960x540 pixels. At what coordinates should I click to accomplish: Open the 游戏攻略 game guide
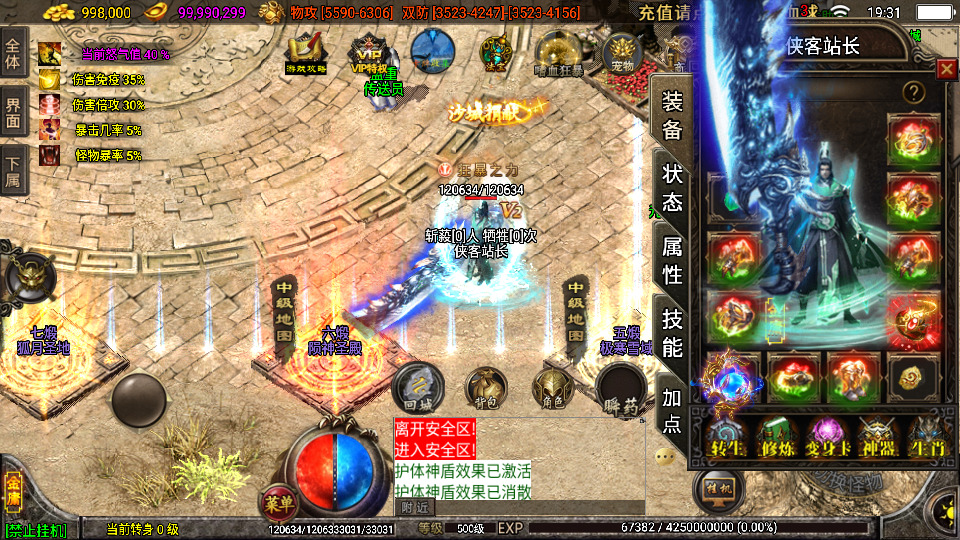(x=306, y=53)
